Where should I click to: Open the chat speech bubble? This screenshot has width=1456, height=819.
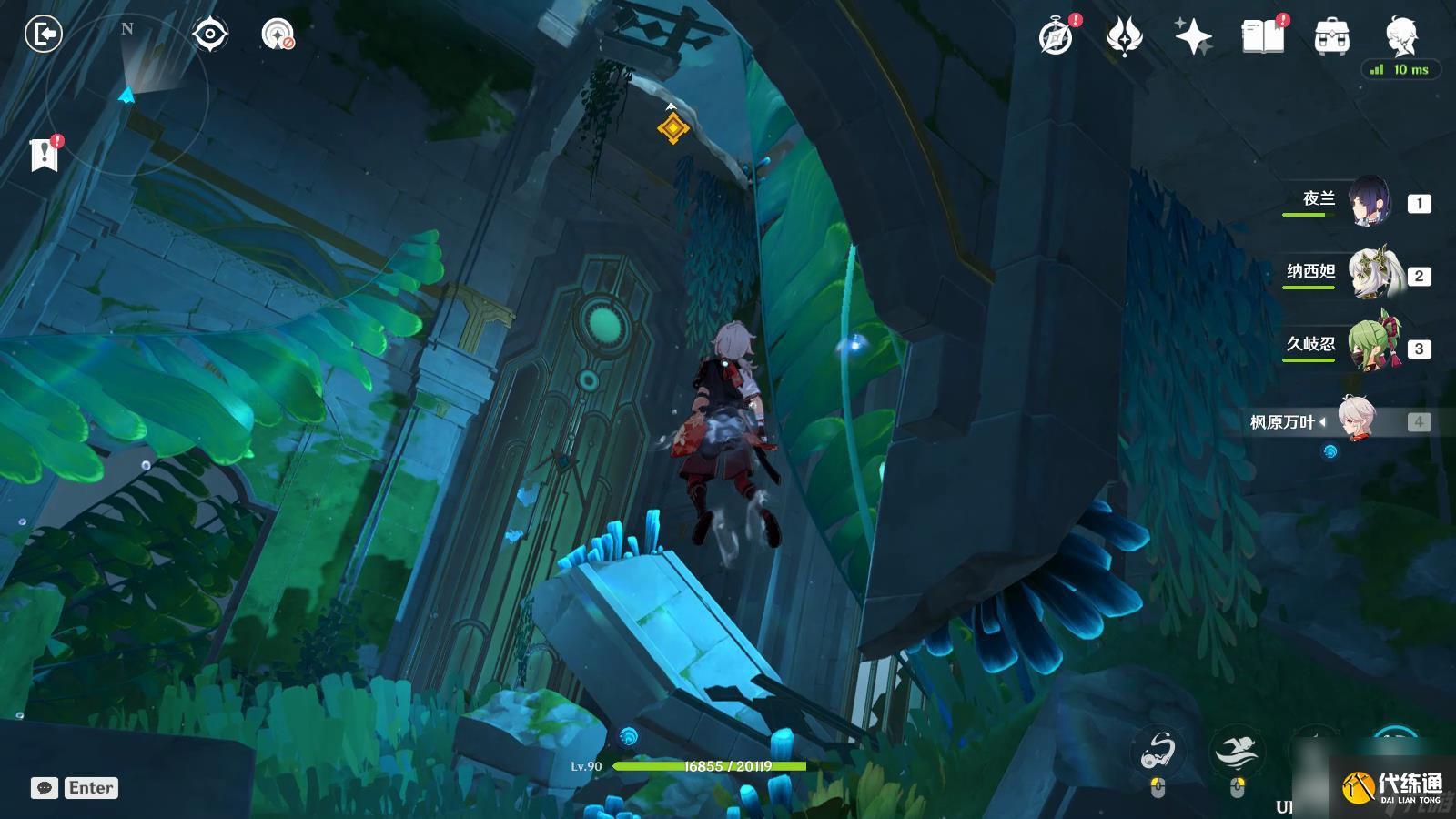coord(45,788)
